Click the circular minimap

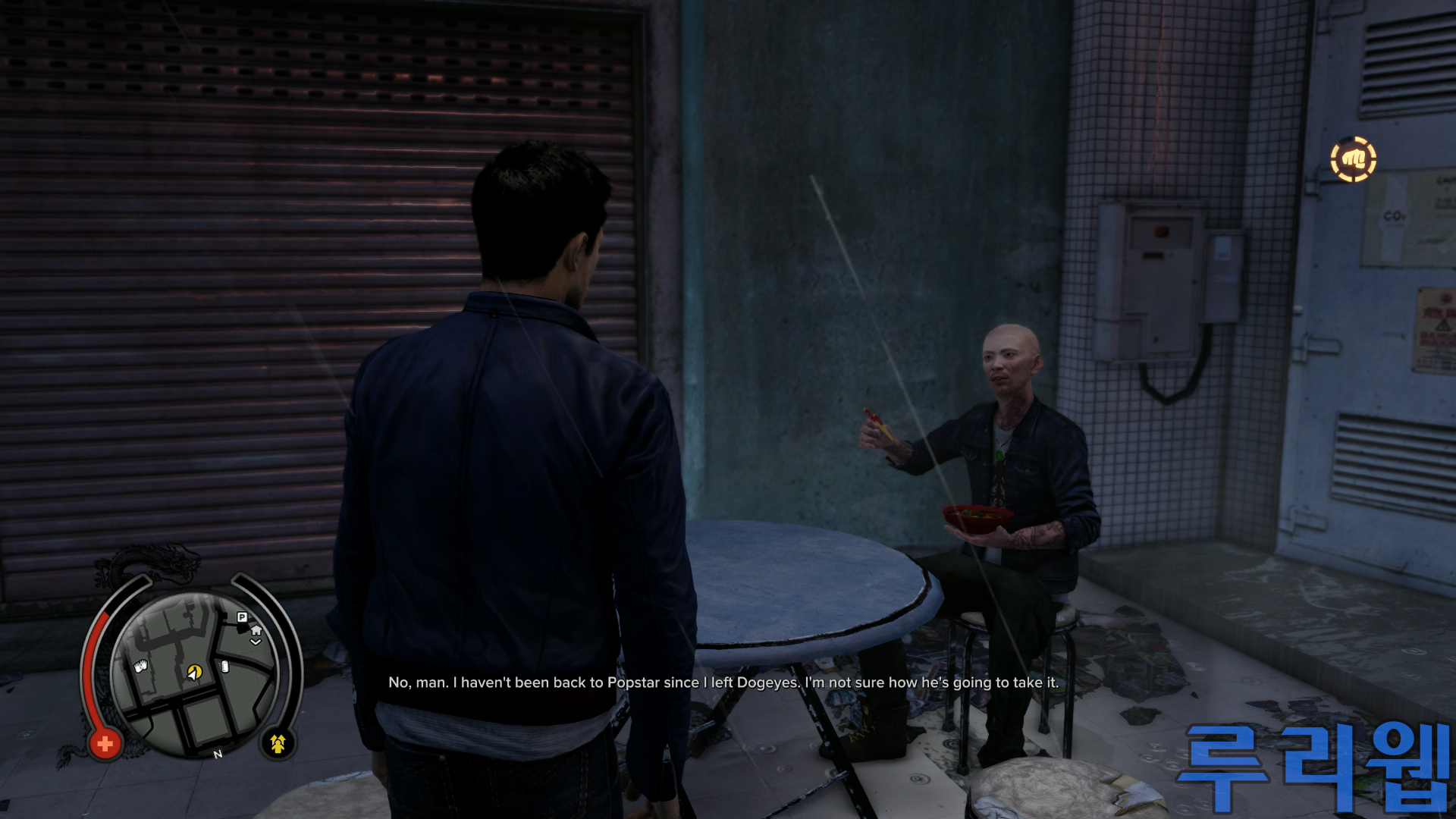click(x=194, y=675)
